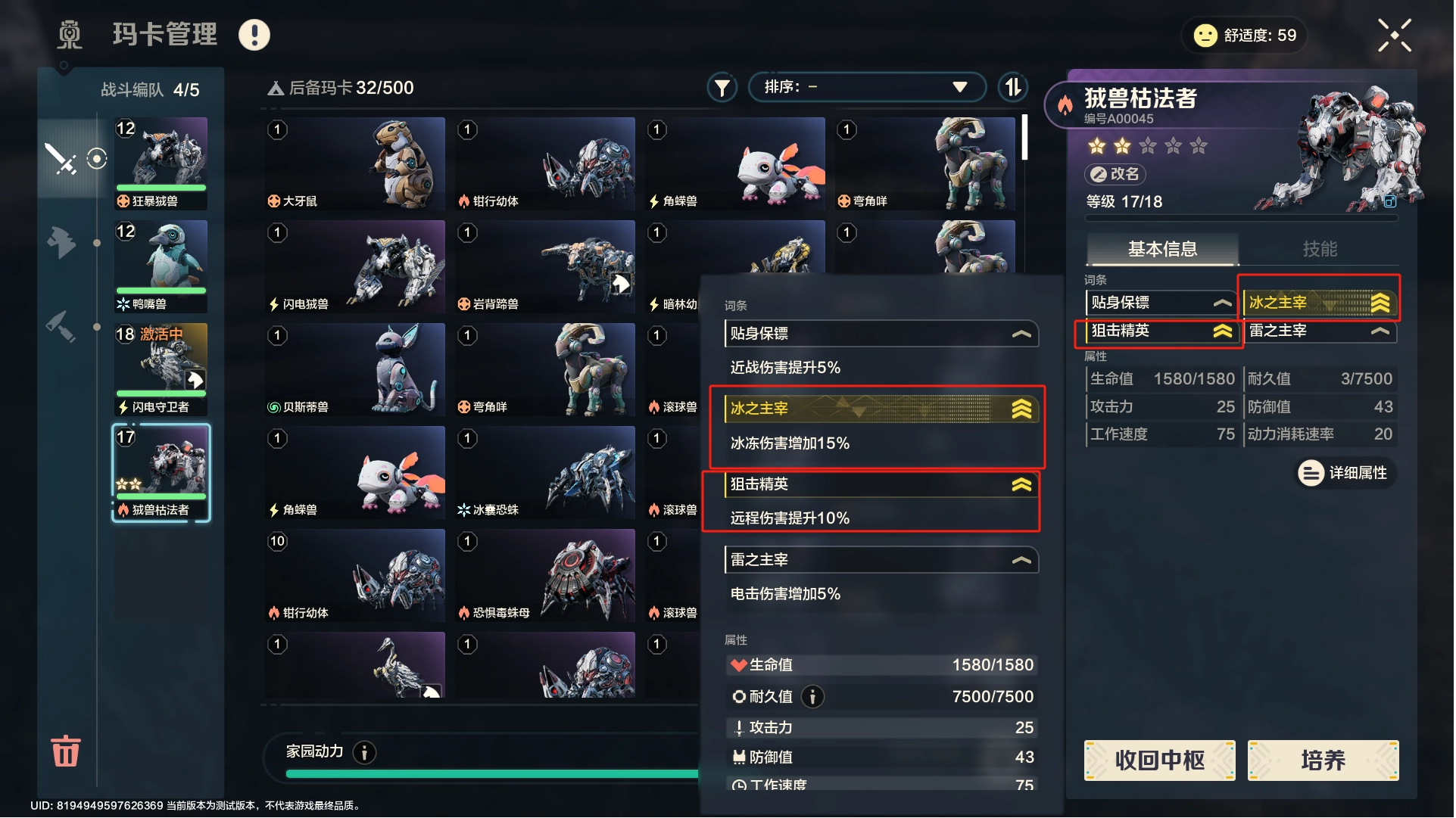
Task: Choose 闪电守卫者 in the team list
Action: (x=161, y=369)
